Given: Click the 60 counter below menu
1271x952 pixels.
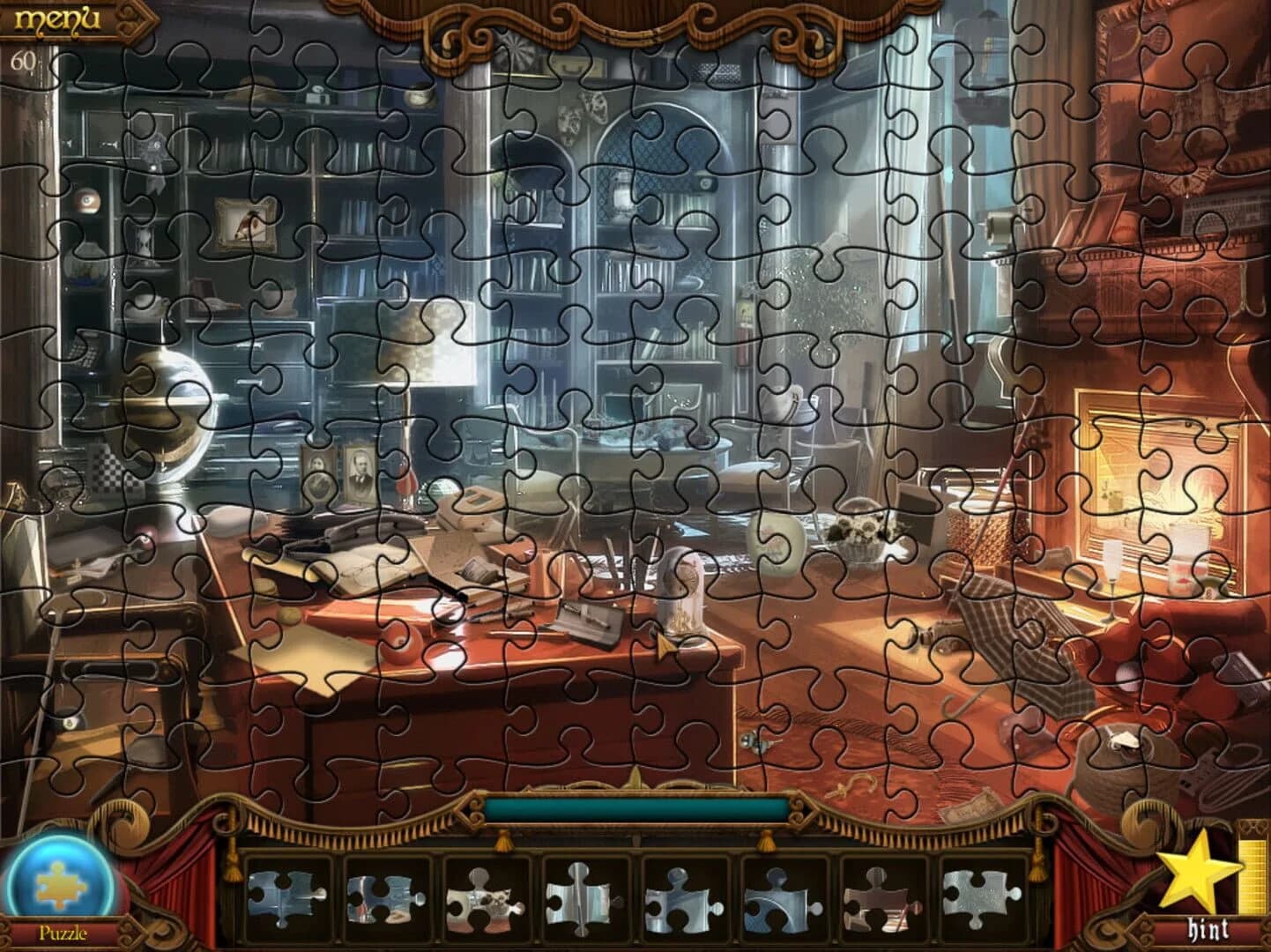Looking at the screenshot, I should pos(24,61).
